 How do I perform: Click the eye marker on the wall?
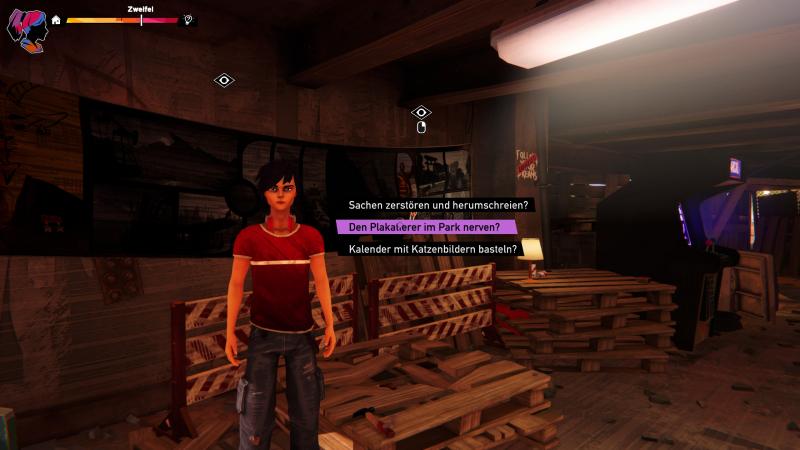[224, 80]
